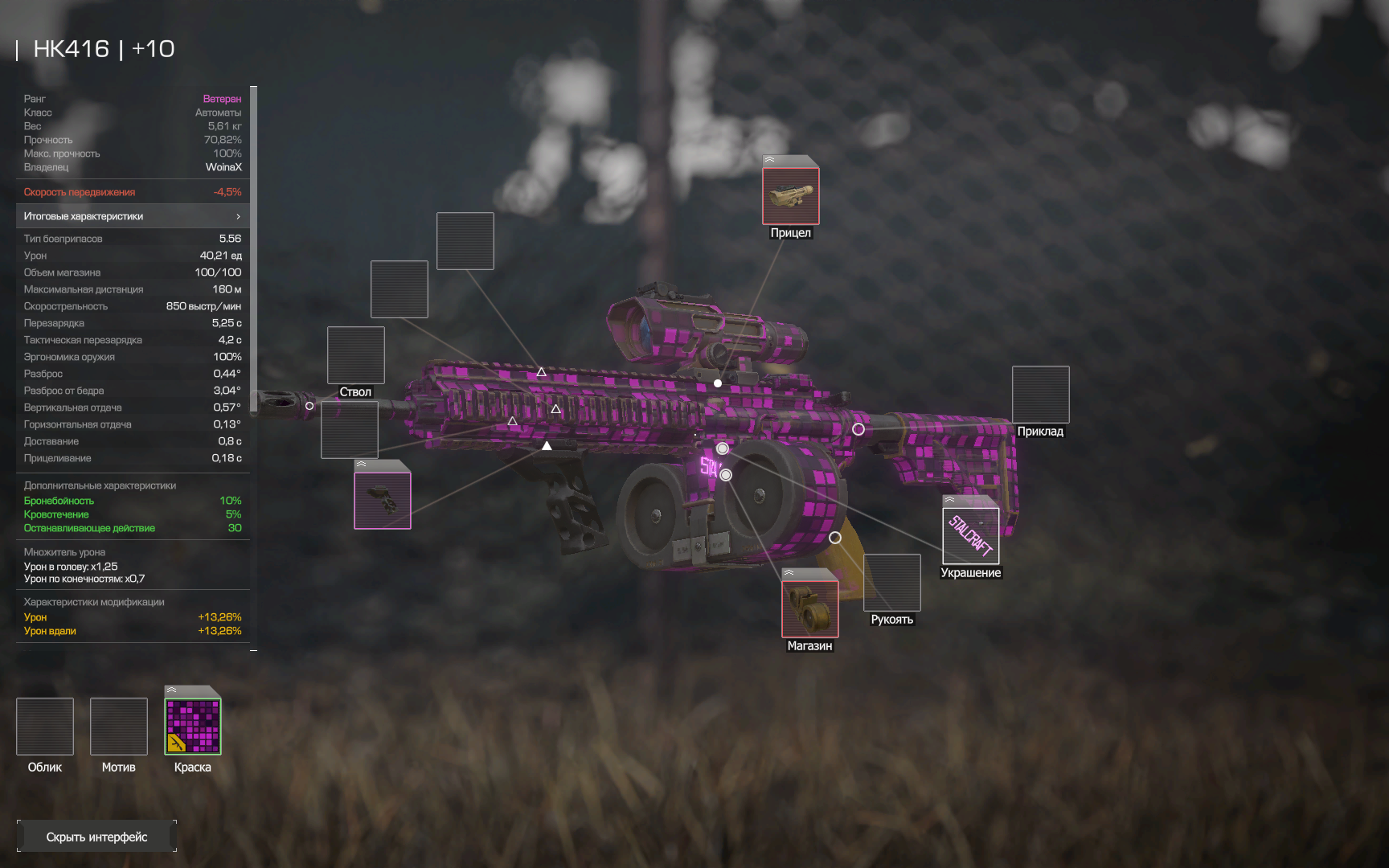Choose the empty Мотив slot

point(119,727)
